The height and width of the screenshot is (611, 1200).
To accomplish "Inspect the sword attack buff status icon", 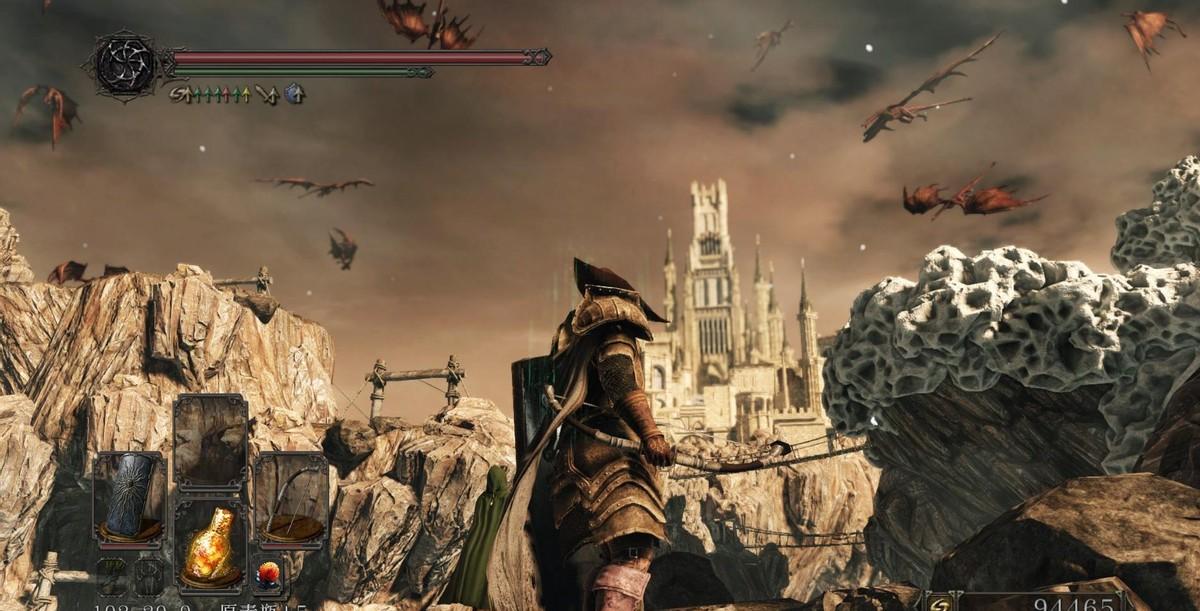I will [267, 95].
